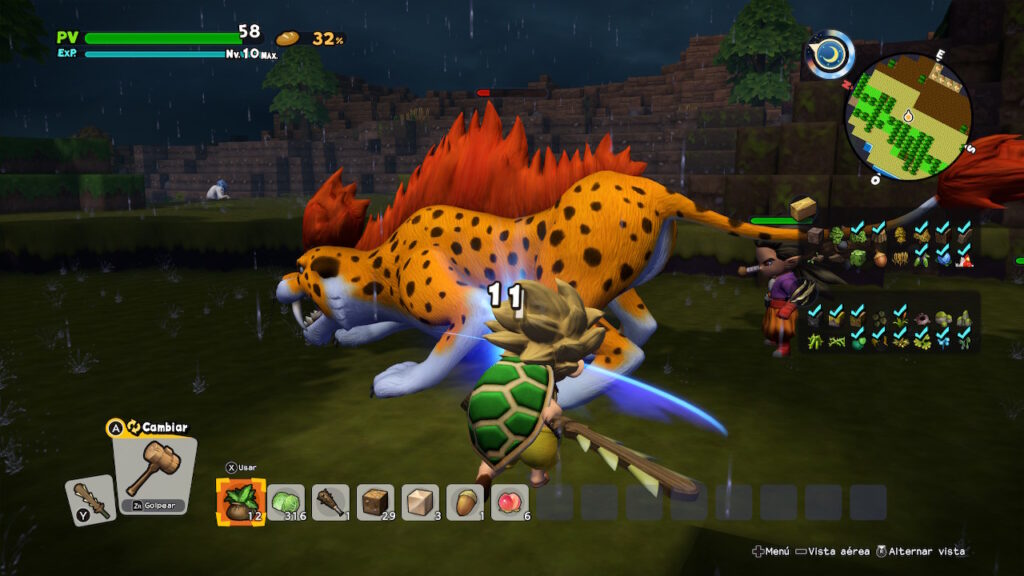Pick the earth block hotbar slot
The height and width of the screenshot is (576, 1024).
(376, 502)
